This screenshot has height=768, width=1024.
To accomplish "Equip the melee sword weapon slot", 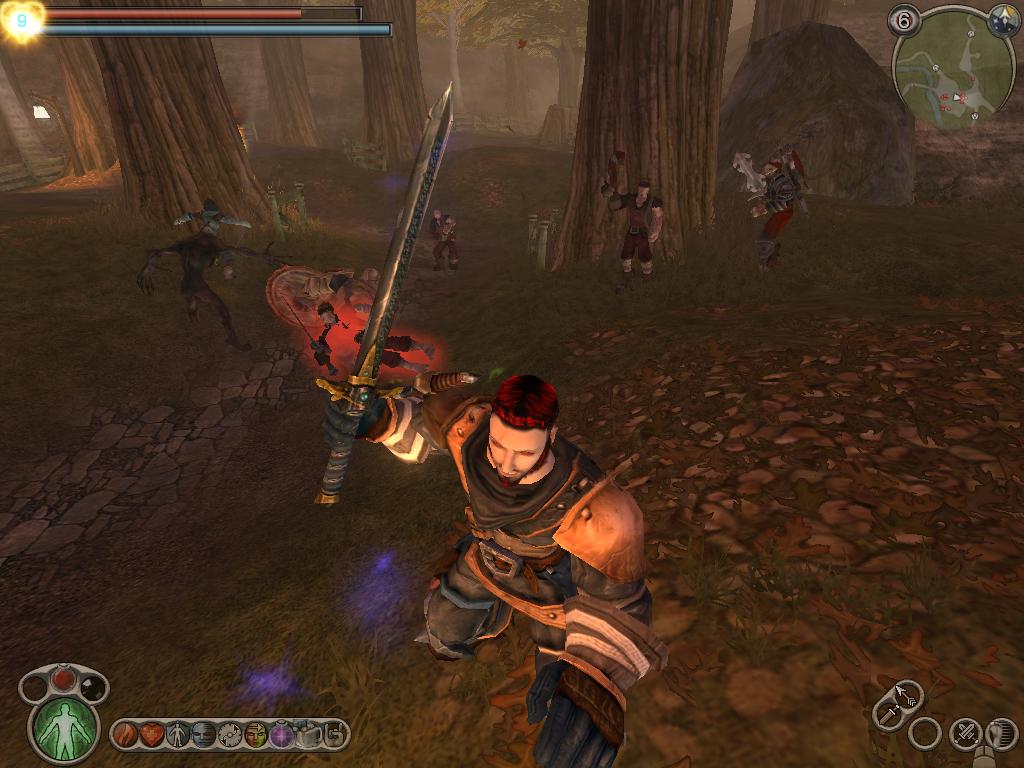I will click(x=888, y=713).
